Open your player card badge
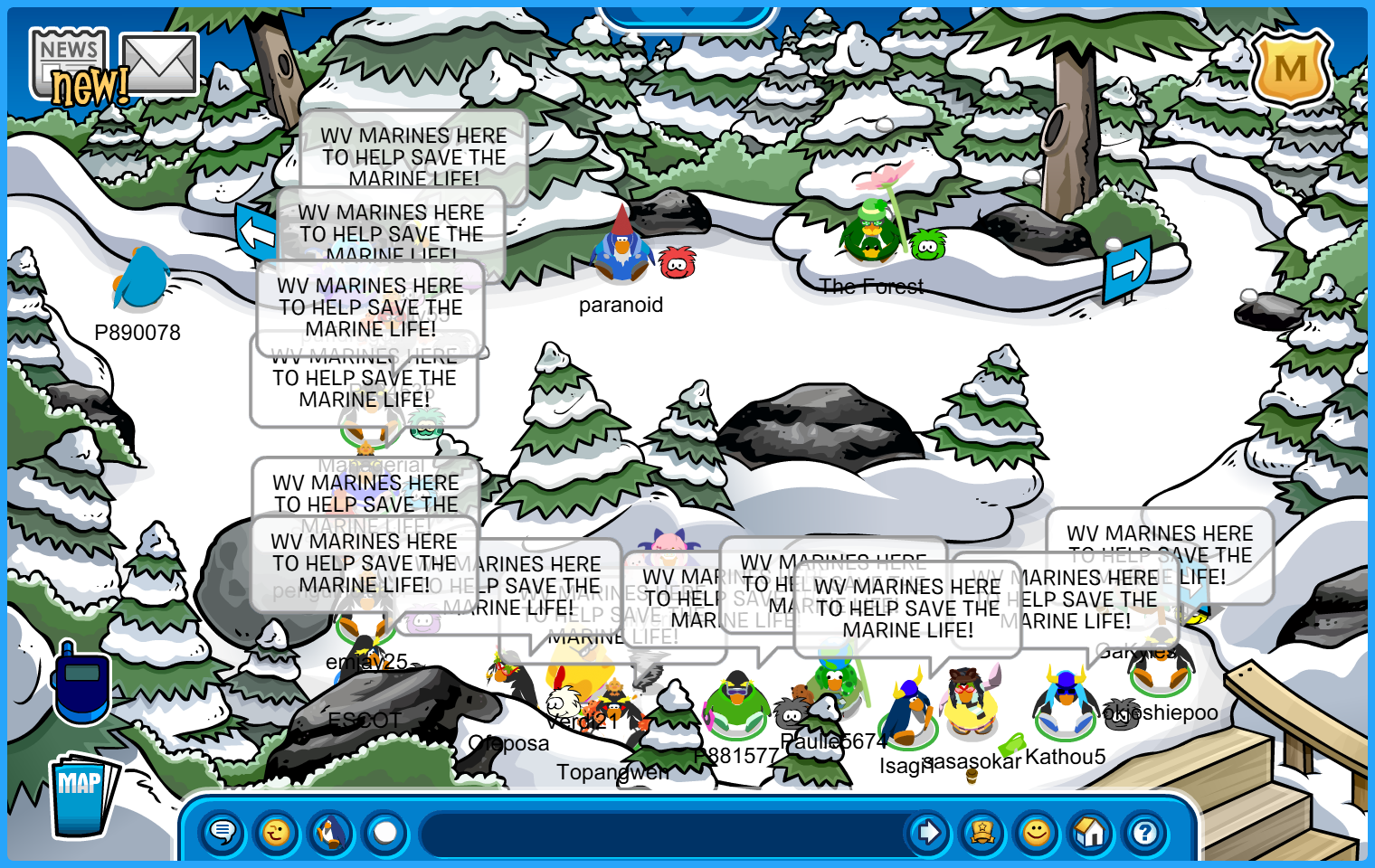The image size is (1375, 868). 982,832
